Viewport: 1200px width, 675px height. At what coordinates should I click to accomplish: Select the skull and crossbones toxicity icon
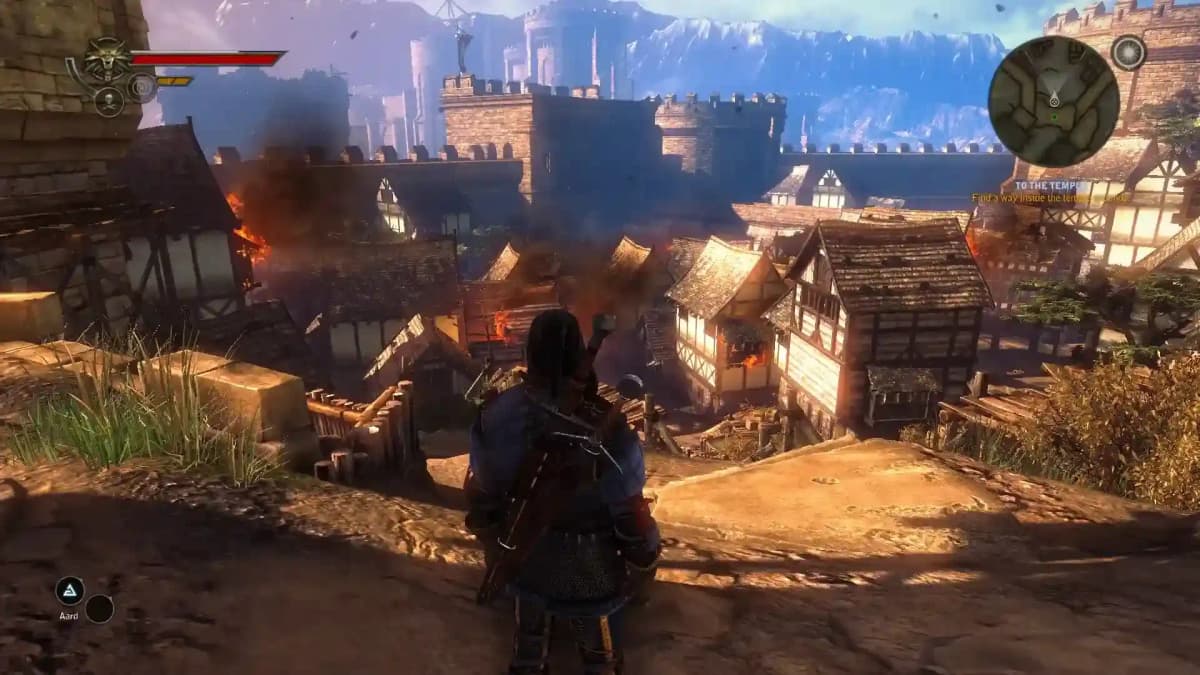click(108, 101)
